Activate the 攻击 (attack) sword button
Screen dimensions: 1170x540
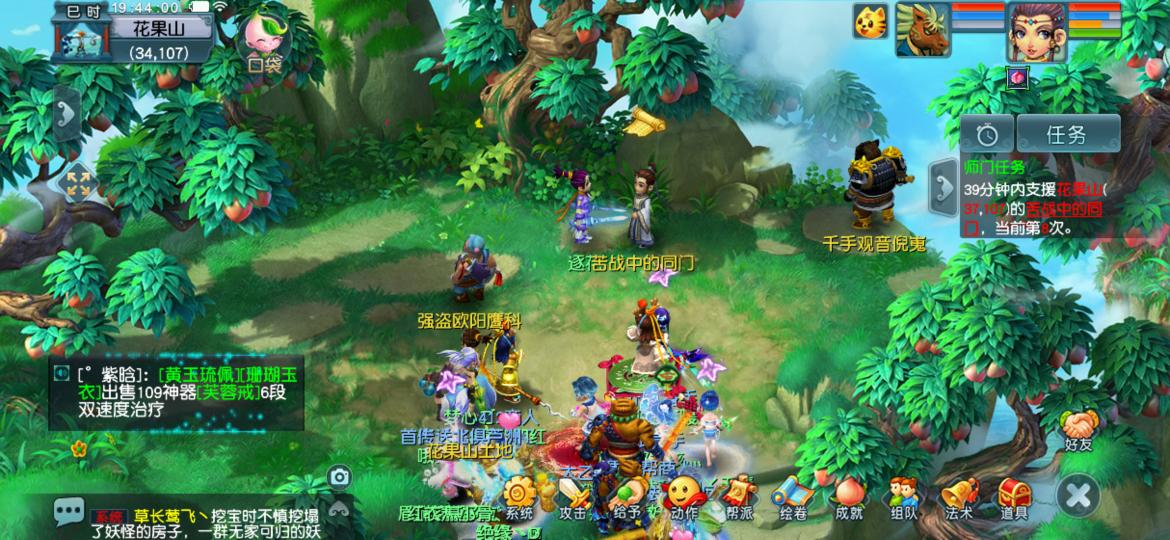pos(573,498)
